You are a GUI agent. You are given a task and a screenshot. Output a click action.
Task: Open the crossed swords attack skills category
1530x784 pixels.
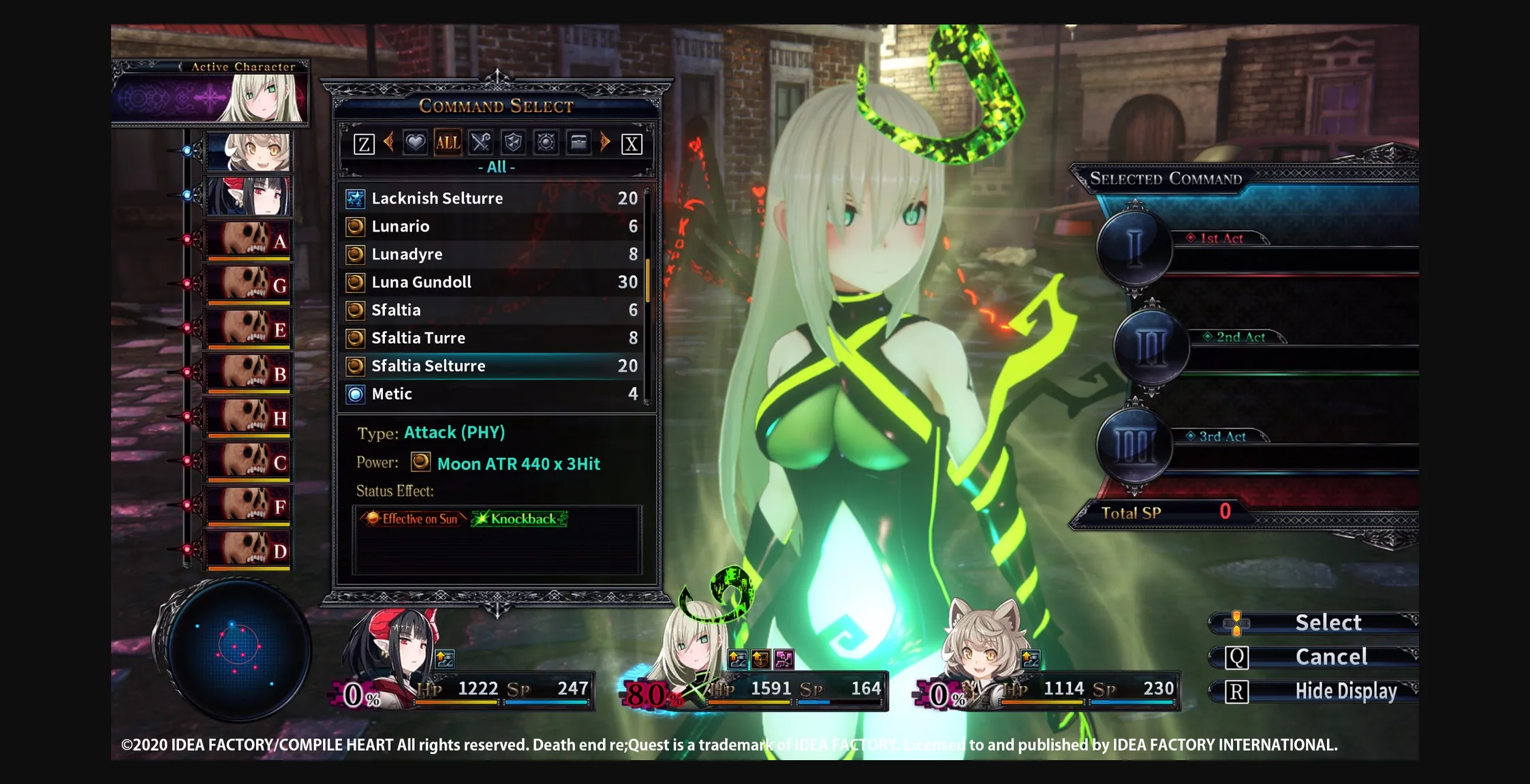[481, 142]
